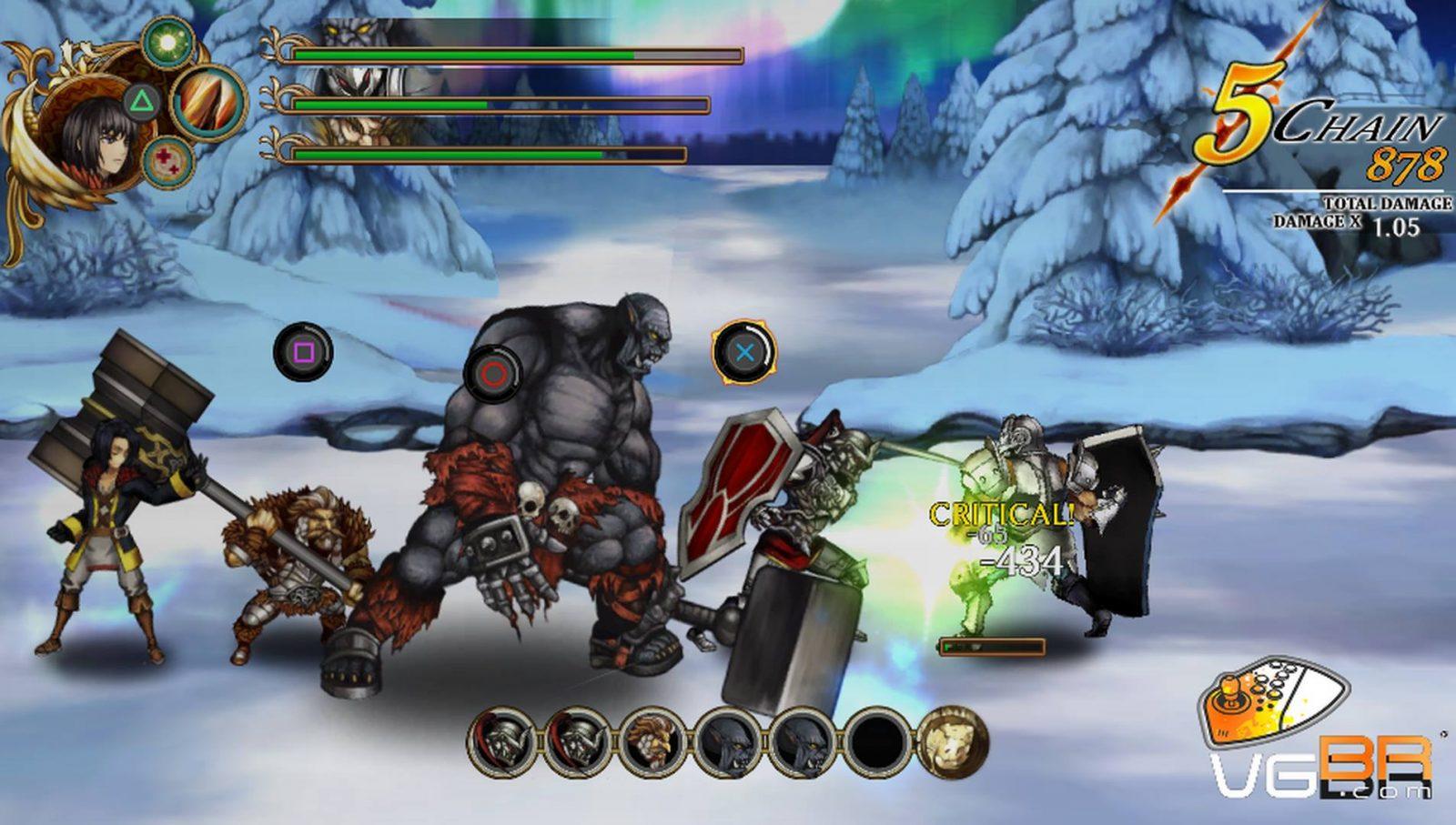Screen dimensions: 1456x825
Task: Activate the green starburst orb skill
Action: 167,43
